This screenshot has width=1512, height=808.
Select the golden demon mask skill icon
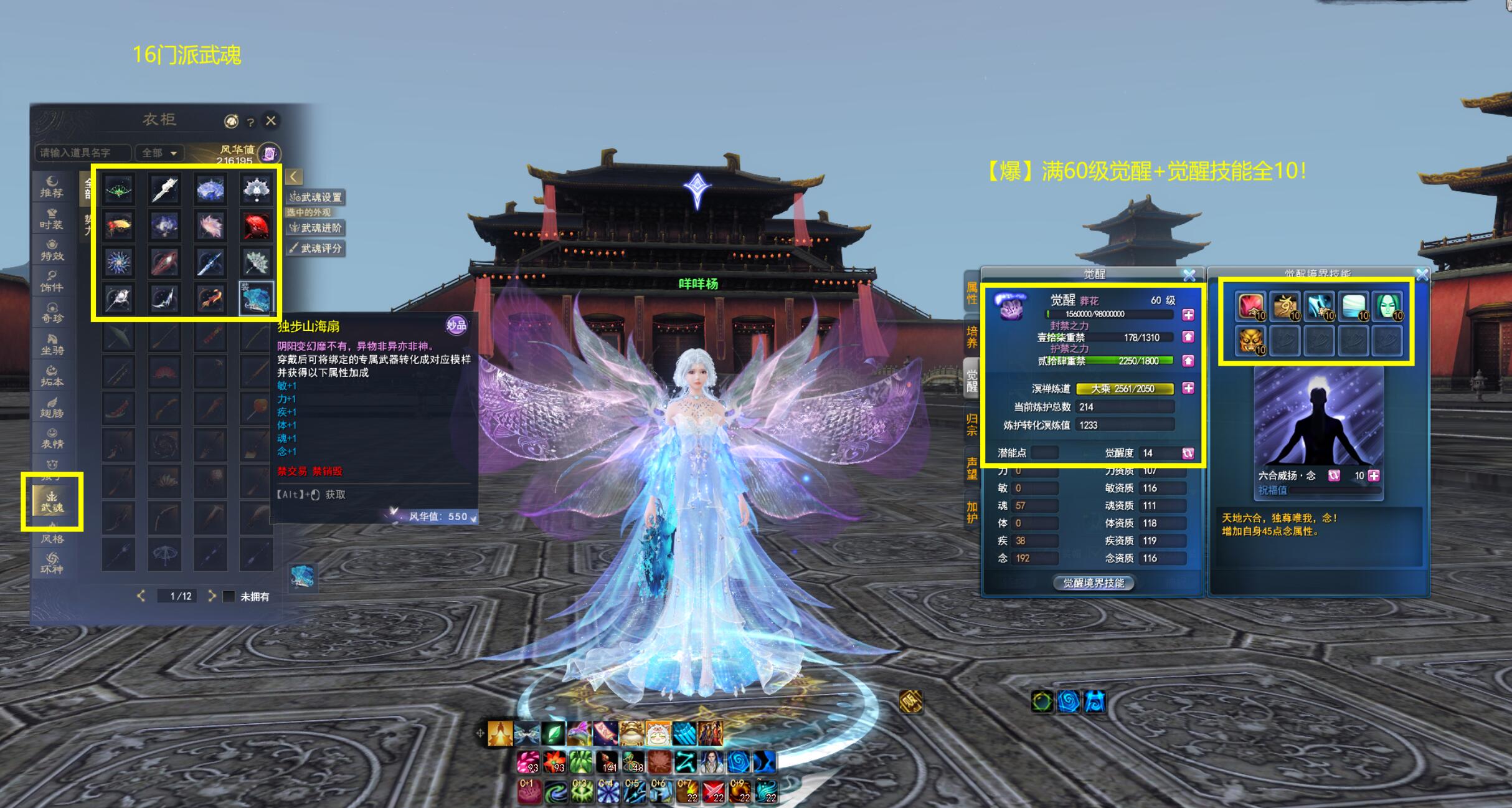1250,341
